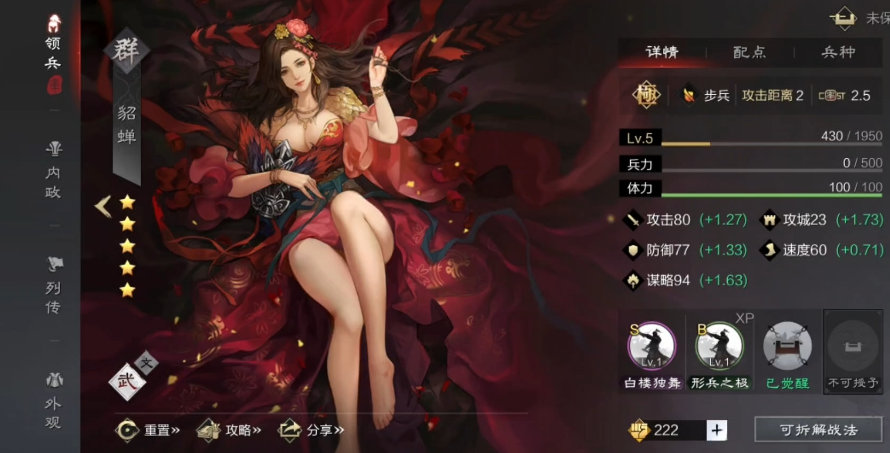890x453 pixels.
Task: Switch to the 配点 tab
Action: [749, 53]
